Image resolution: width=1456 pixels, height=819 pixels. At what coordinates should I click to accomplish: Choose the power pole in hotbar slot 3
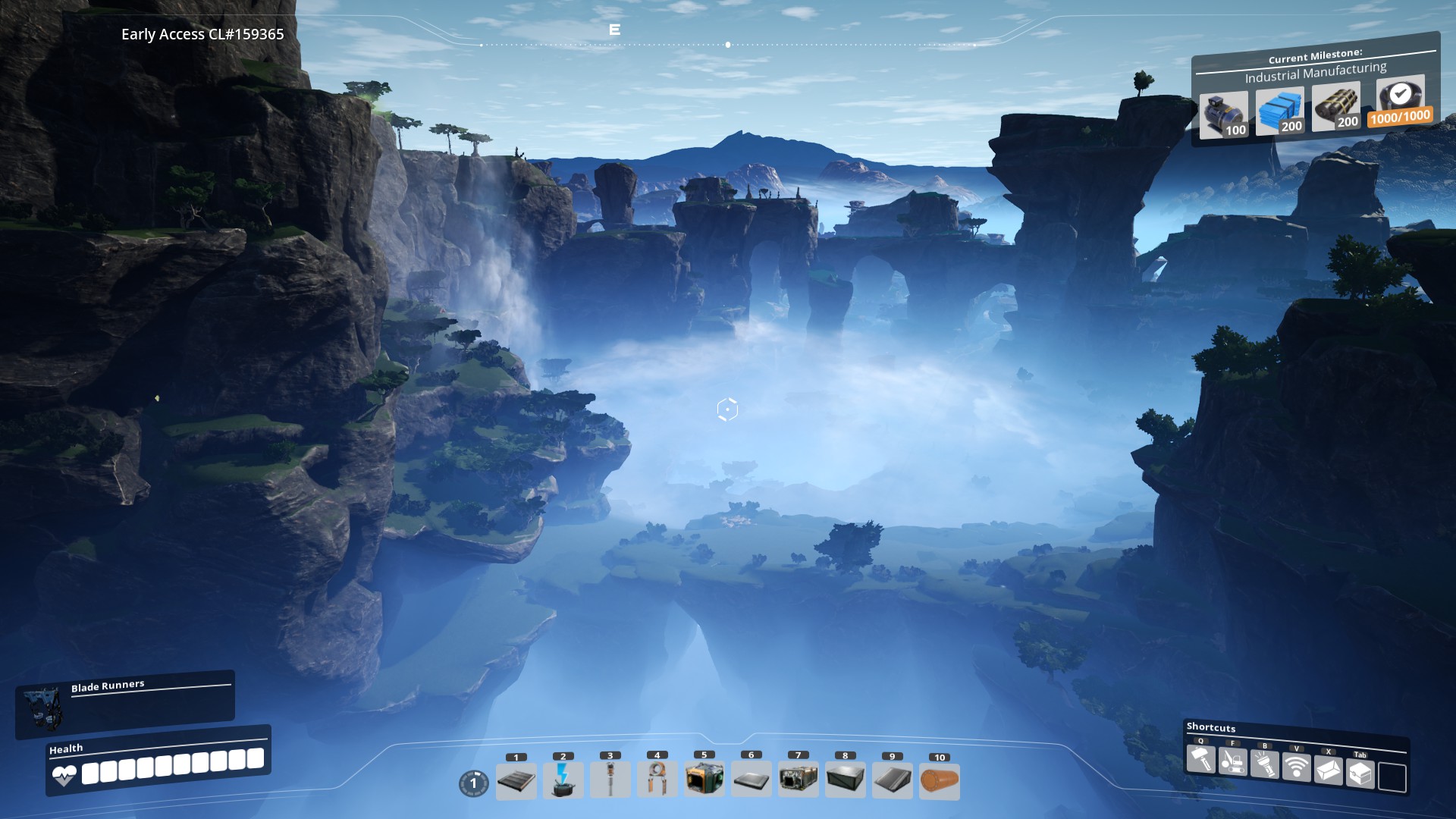point(610,780)
